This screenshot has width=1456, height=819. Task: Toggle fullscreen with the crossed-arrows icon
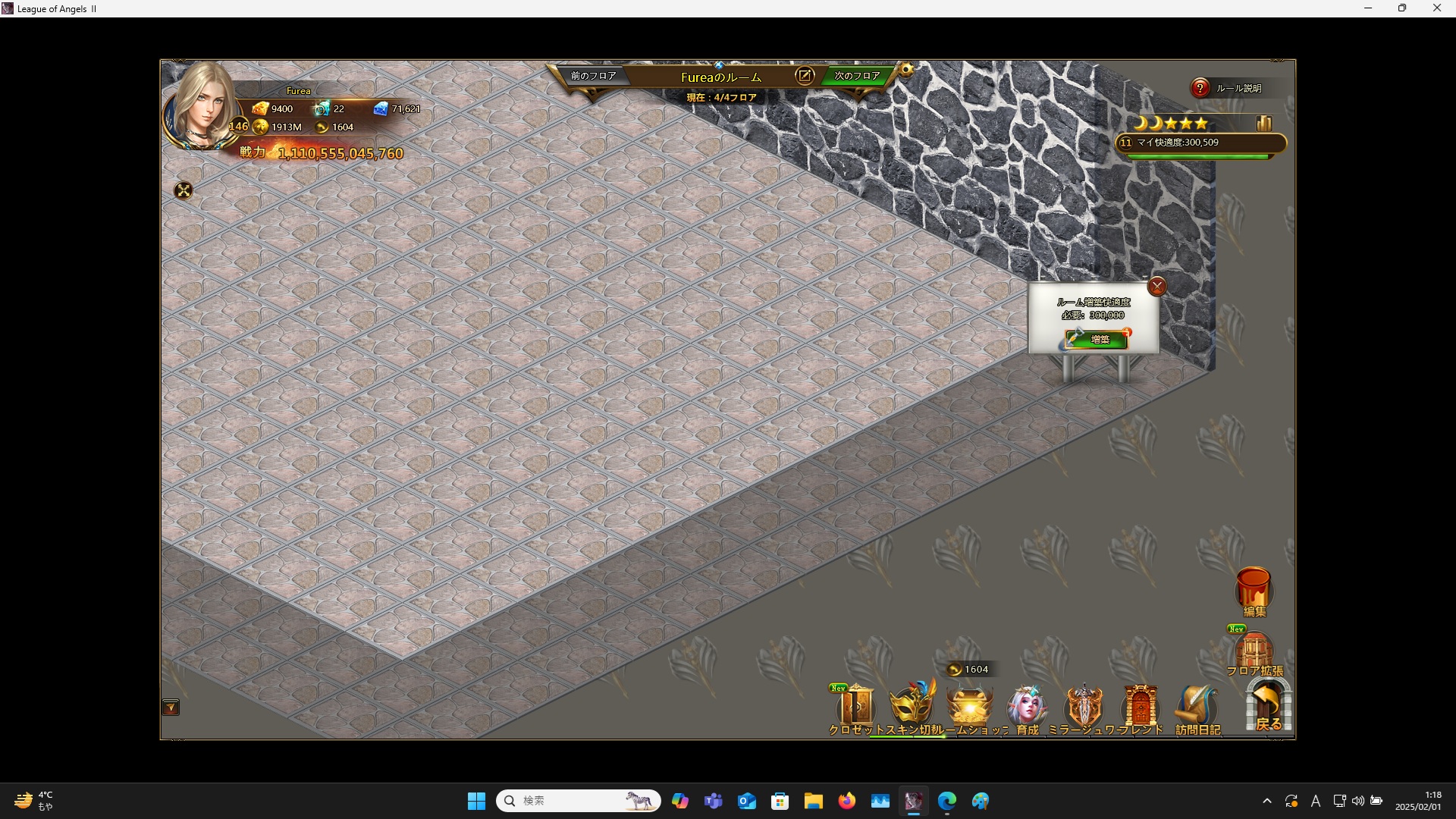(x=184, y=190)
